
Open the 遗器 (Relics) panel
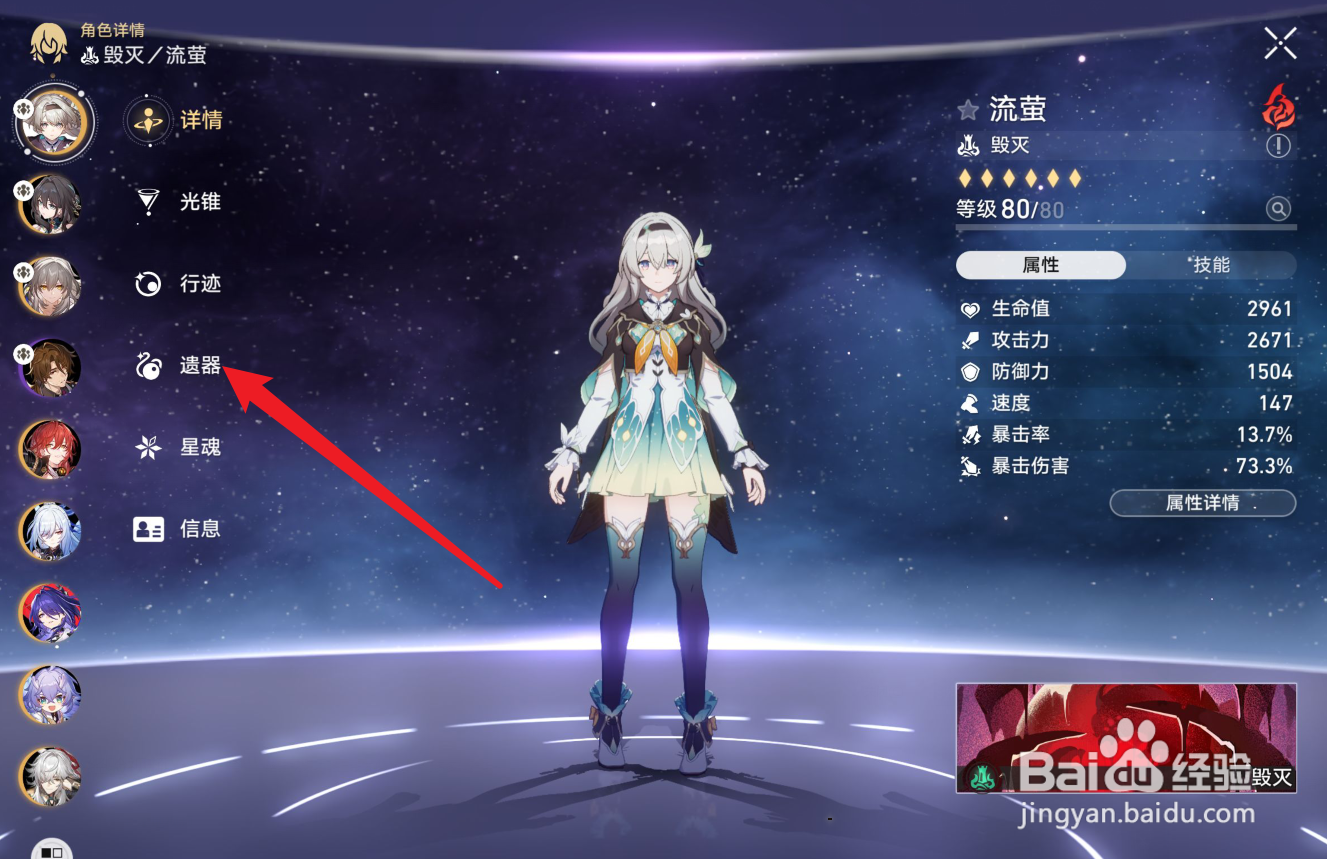(200, 366)
